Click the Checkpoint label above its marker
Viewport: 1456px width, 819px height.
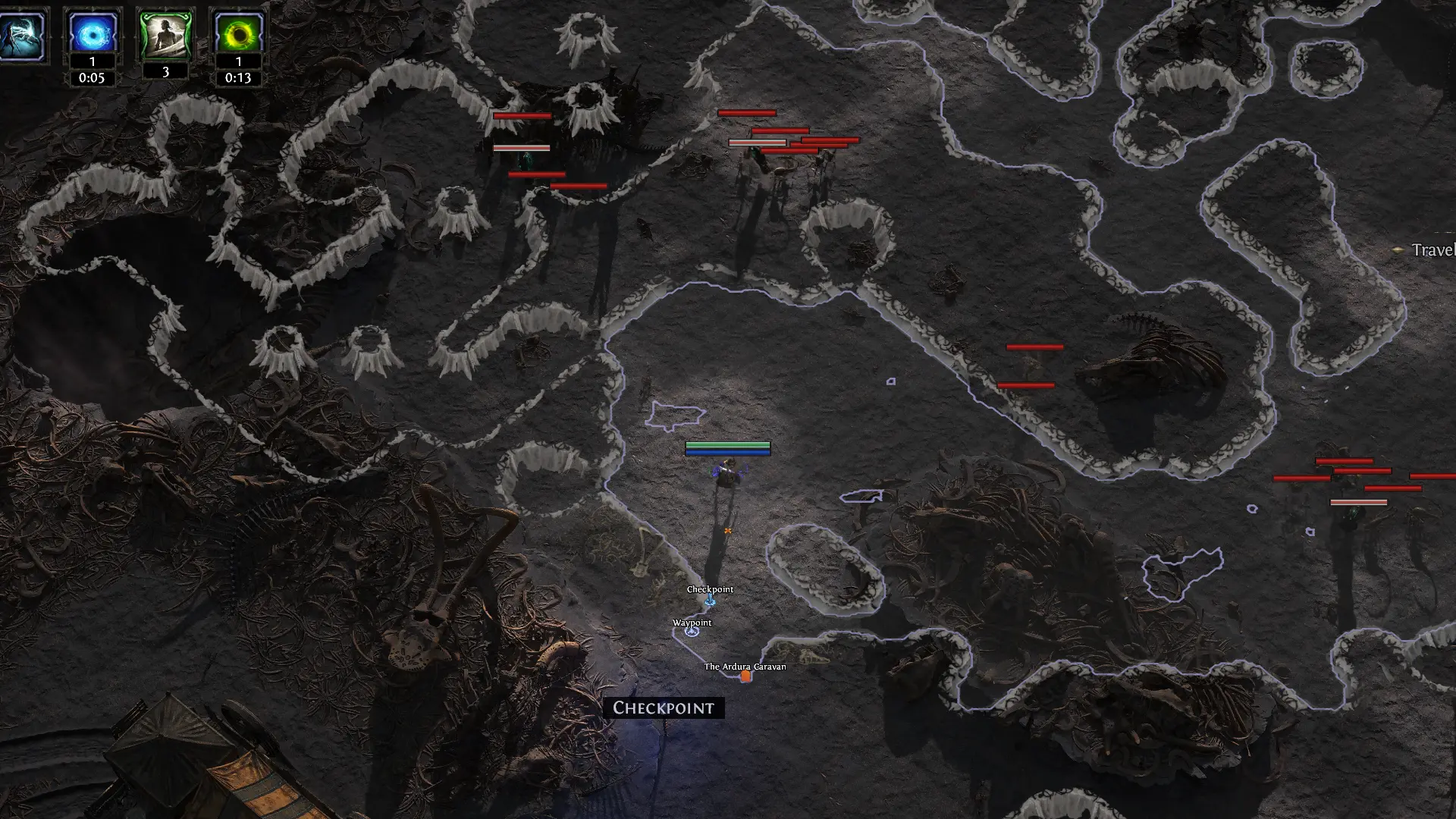click(x=710, y=588)
